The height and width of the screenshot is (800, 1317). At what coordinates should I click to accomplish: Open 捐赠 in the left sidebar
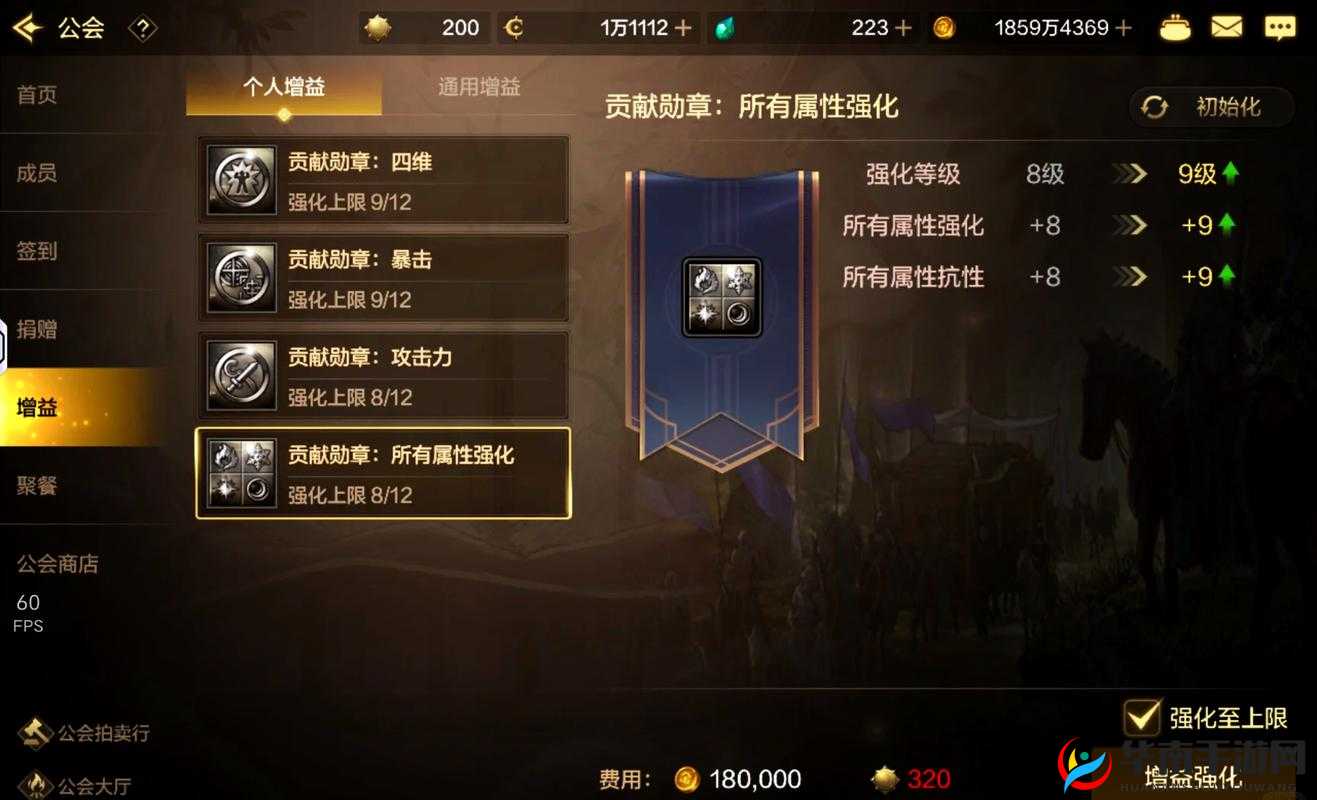pos(35,329)
